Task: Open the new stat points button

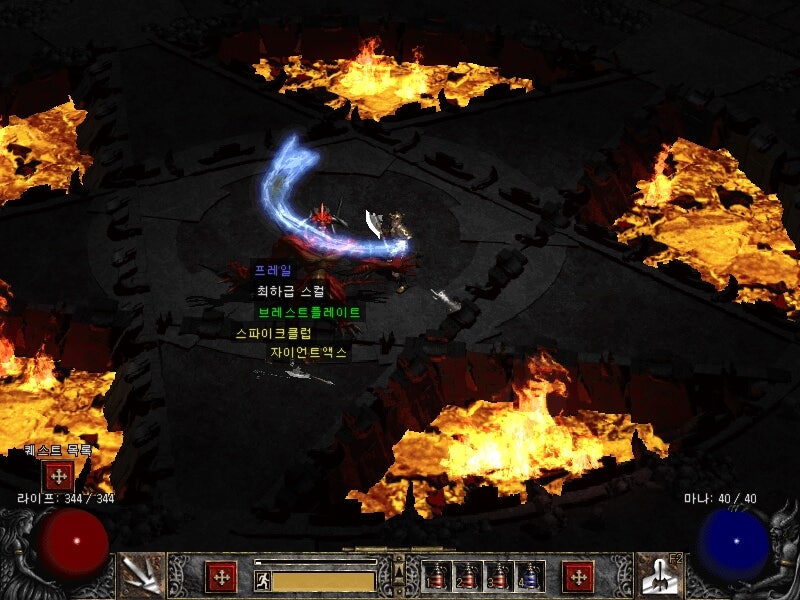Action: point(220,577)
